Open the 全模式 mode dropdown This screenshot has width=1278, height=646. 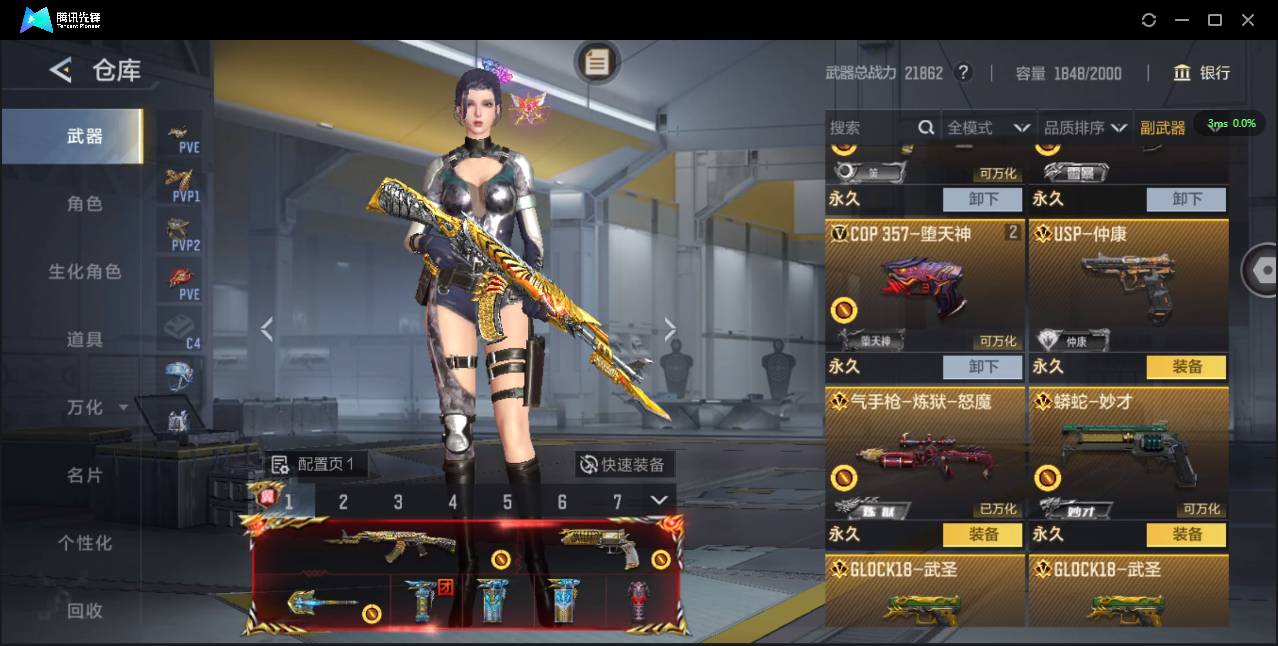pos(988,128)
